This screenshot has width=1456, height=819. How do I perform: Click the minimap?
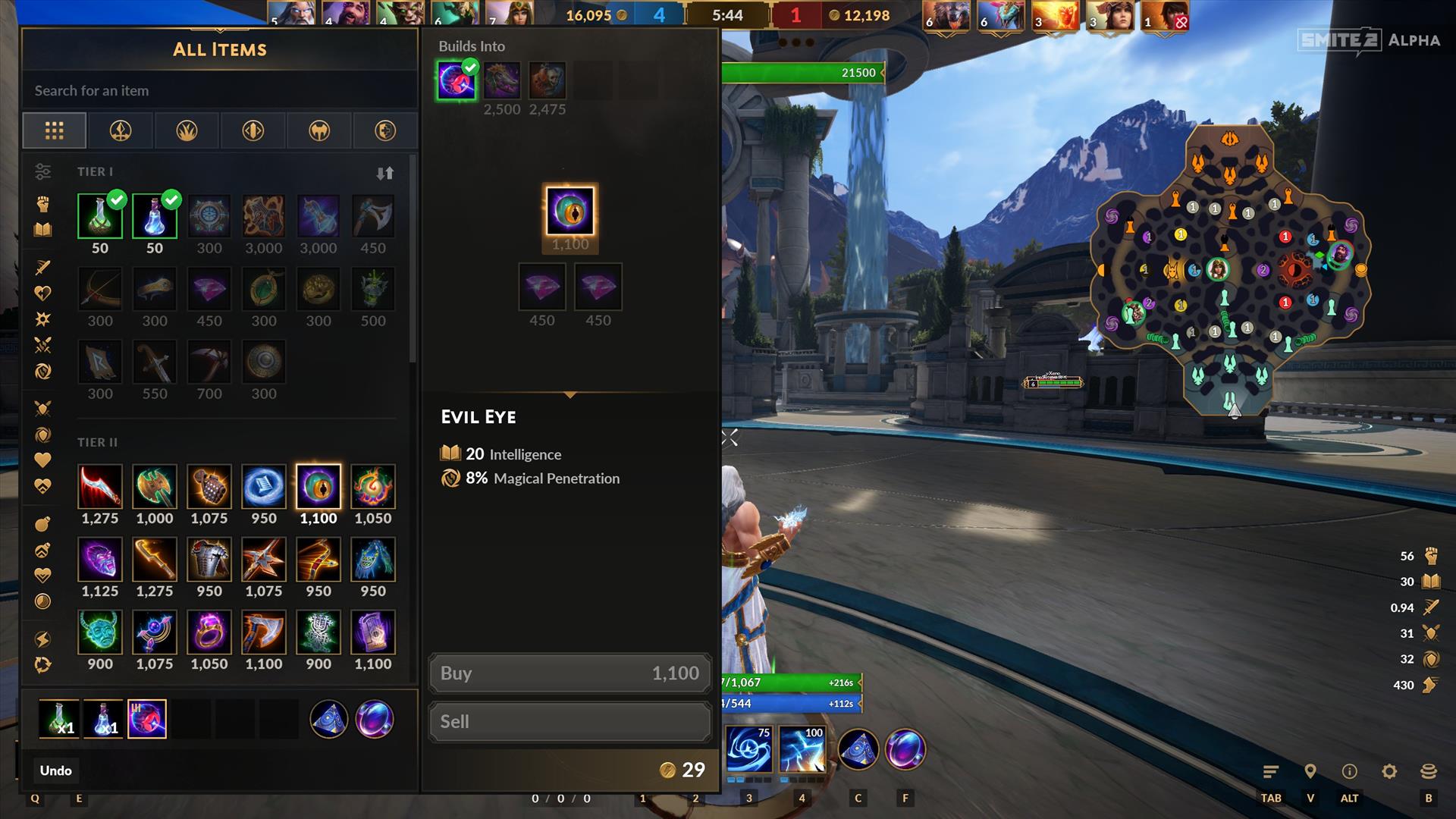pyautogui.click(x=1229, y=273)
